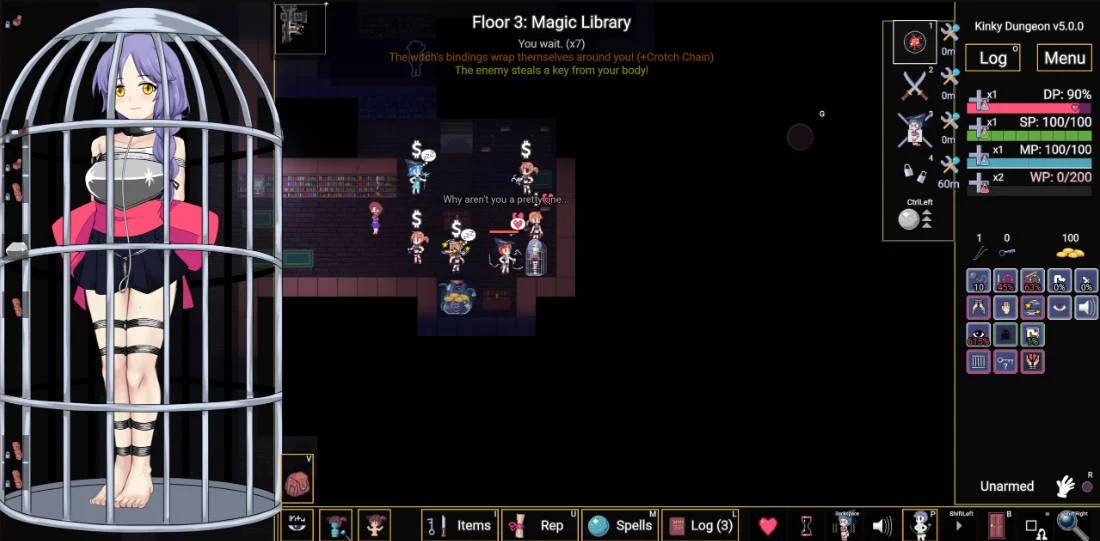Click the minimap thumbnail

click(x=300, y=28)
